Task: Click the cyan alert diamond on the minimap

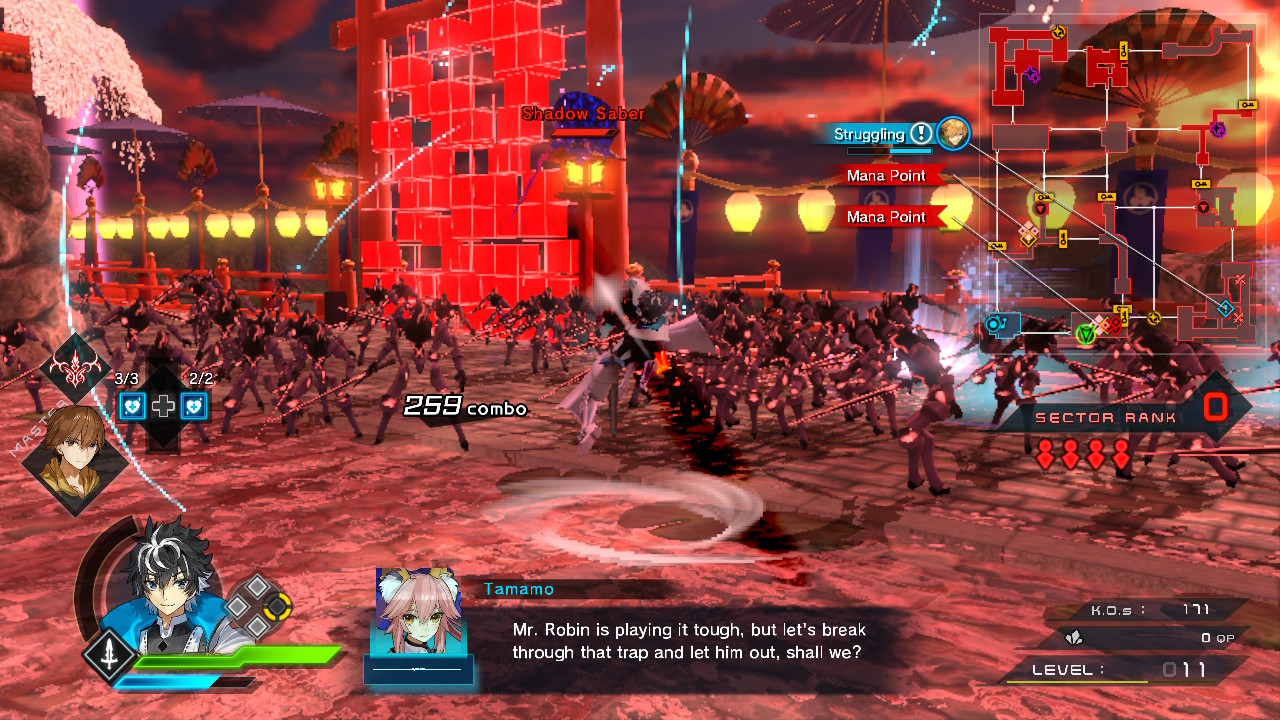Action: (1225, 308)
